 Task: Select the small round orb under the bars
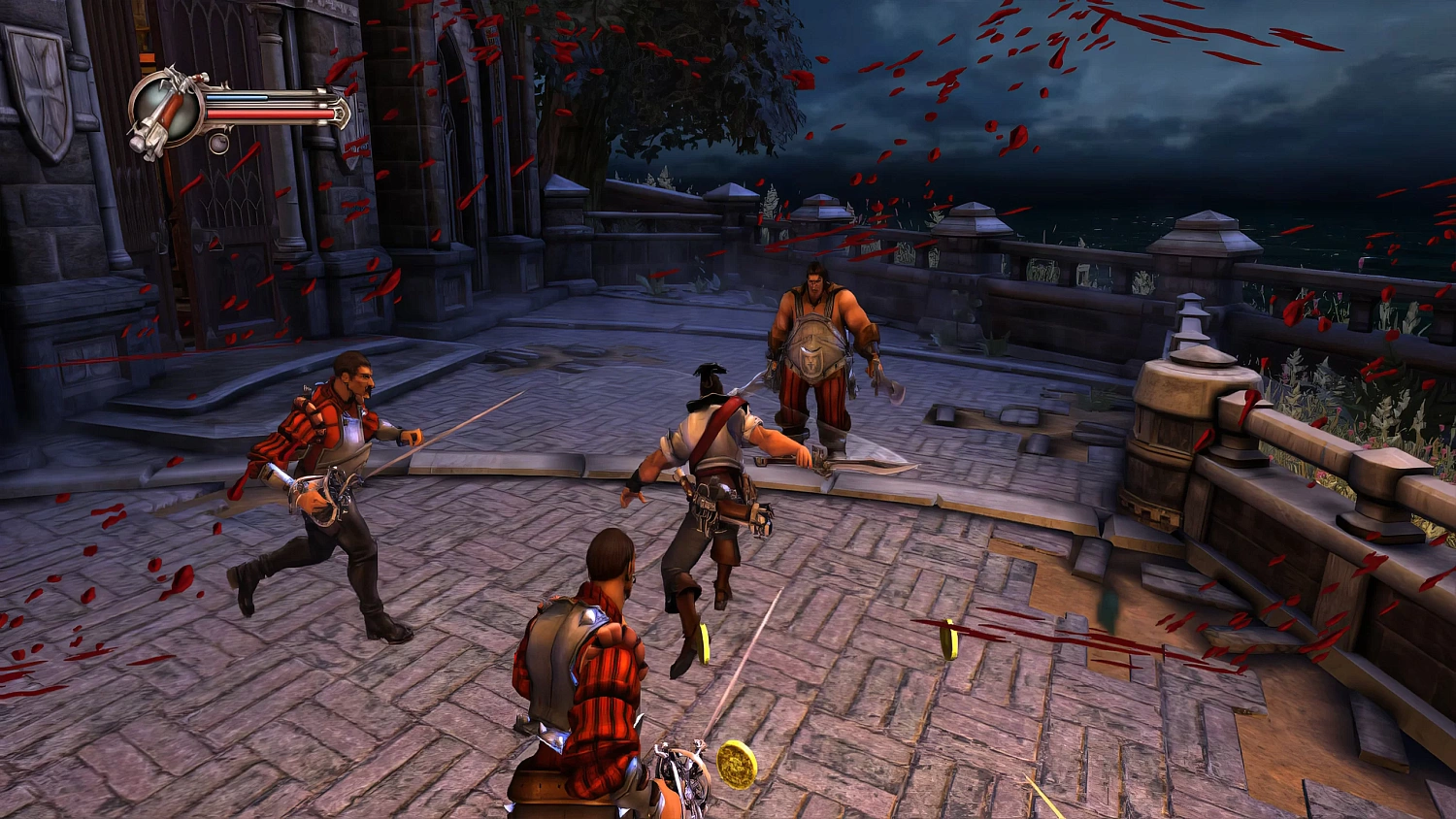pyautogui.click(x=219, y=145)
